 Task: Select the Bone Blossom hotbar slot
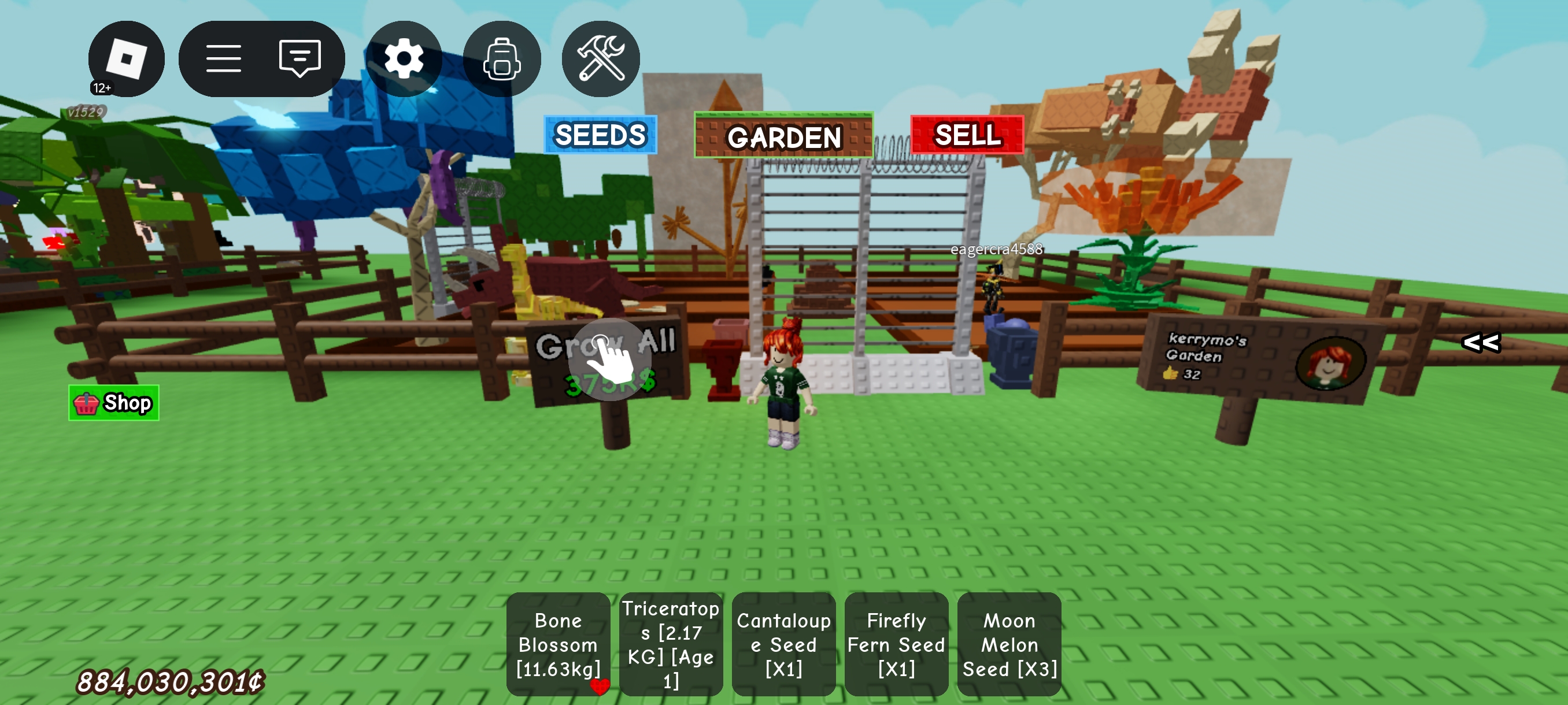click(557, 644)
